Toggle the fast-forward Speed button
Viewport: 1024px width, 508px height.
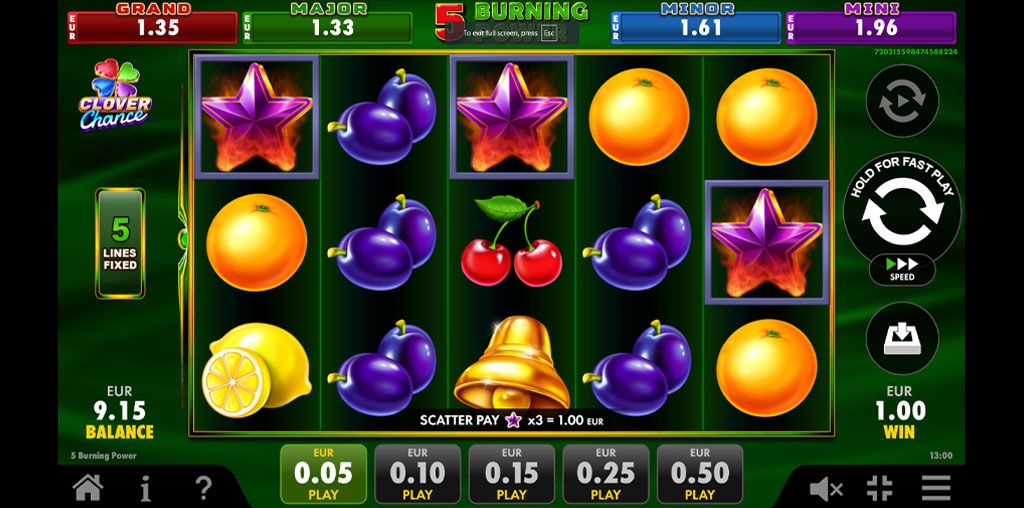click(901, 269)
